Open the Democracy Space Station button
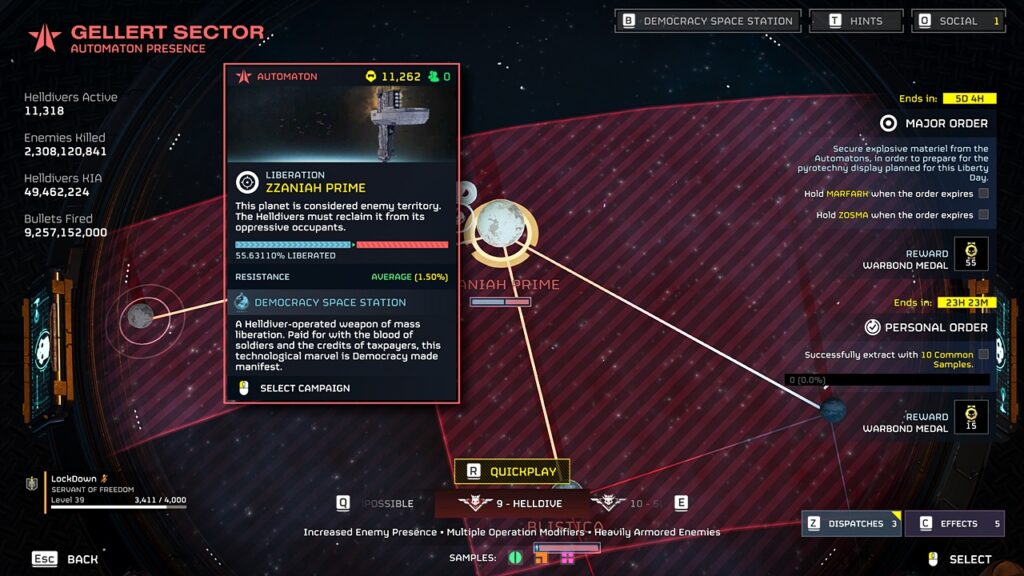This screenshot has width=1024, height=576. tap(708, 21)
